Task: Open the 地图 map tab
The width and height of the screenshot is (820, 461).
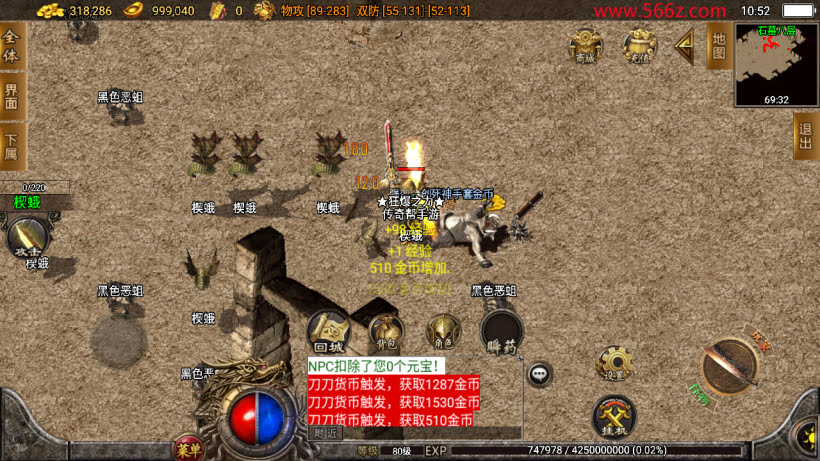Action: [x=717, y=45]
